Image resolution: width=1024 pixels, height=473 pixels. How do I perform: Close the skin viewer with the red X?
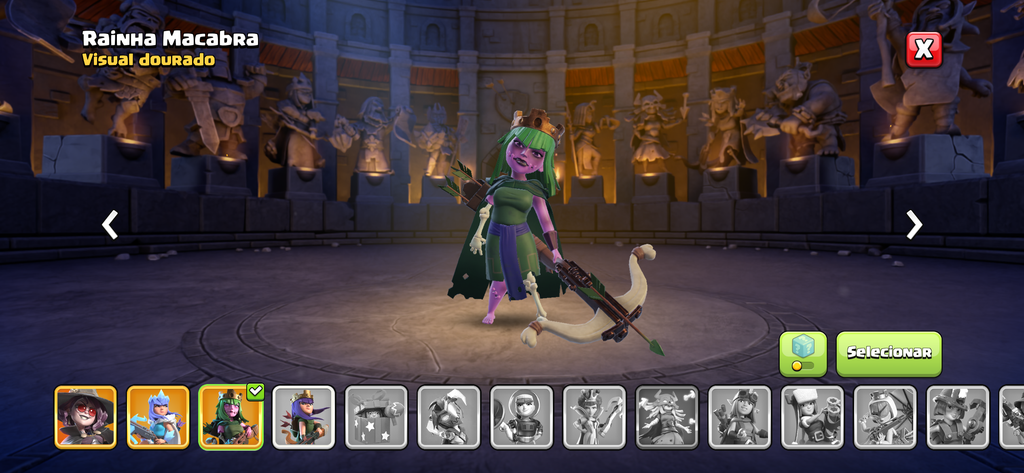[x=924, y=48]
